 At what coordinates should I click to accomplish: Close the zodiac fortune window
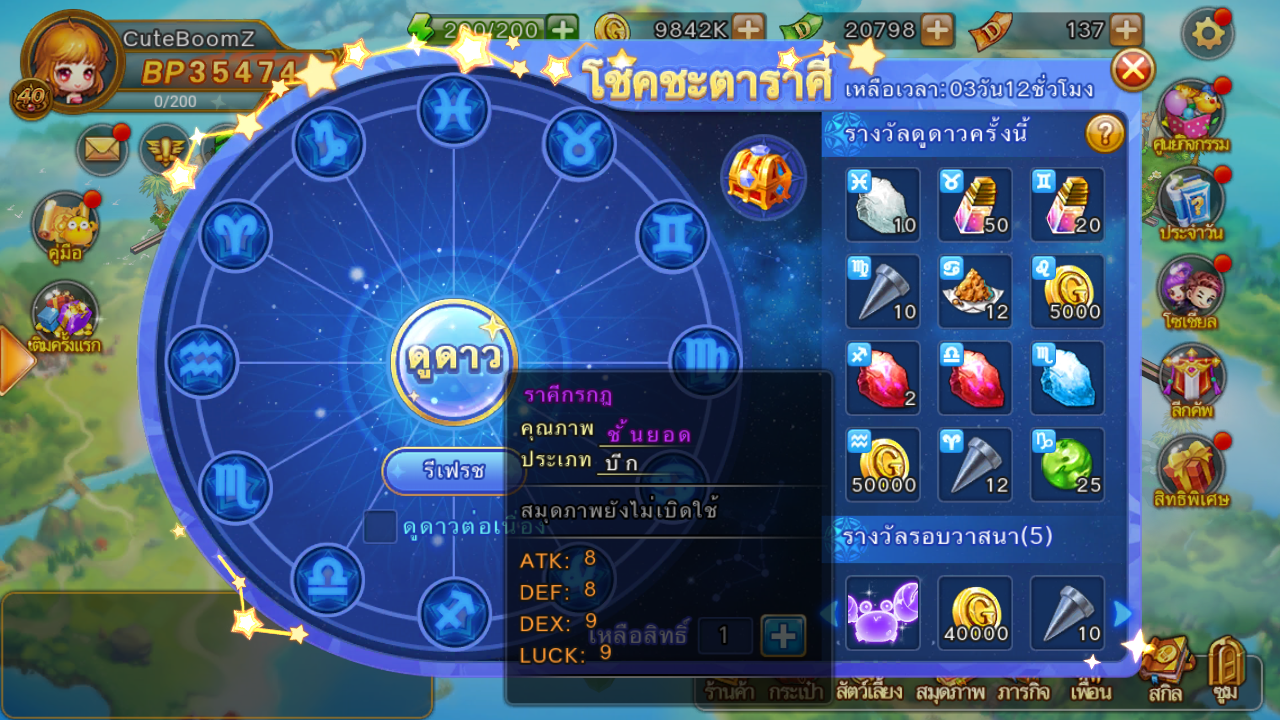(x=1133, y=70)
